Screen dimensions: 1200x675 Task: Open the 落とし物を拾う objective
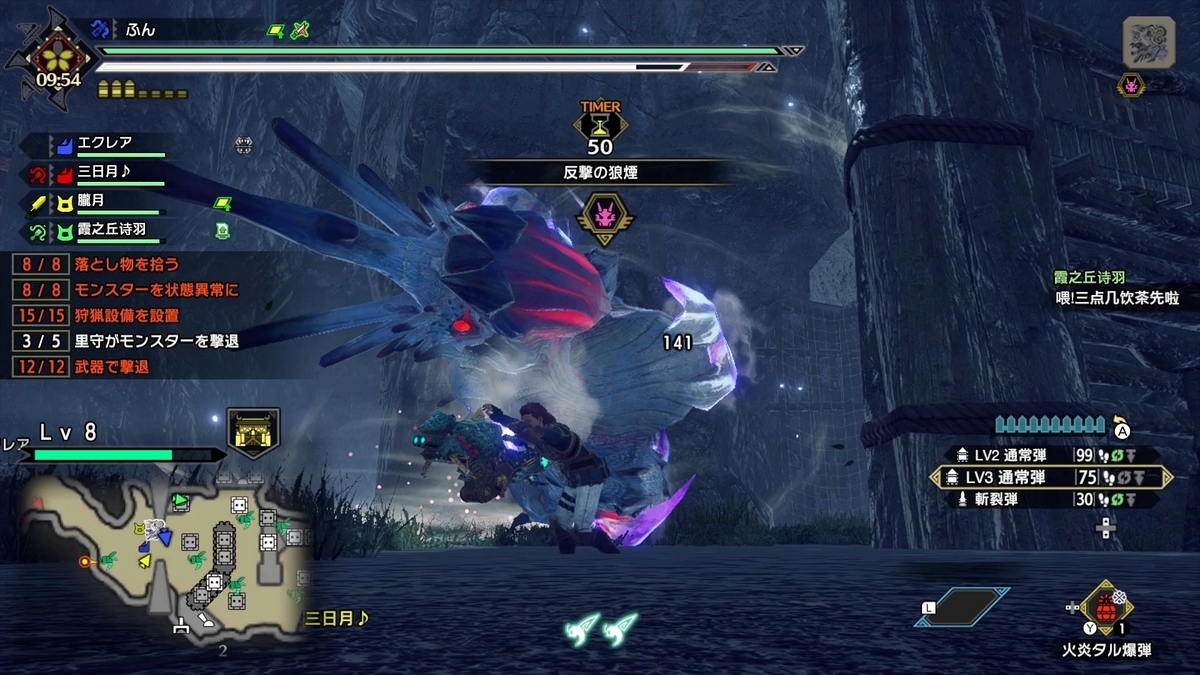[x=128, y=264]
